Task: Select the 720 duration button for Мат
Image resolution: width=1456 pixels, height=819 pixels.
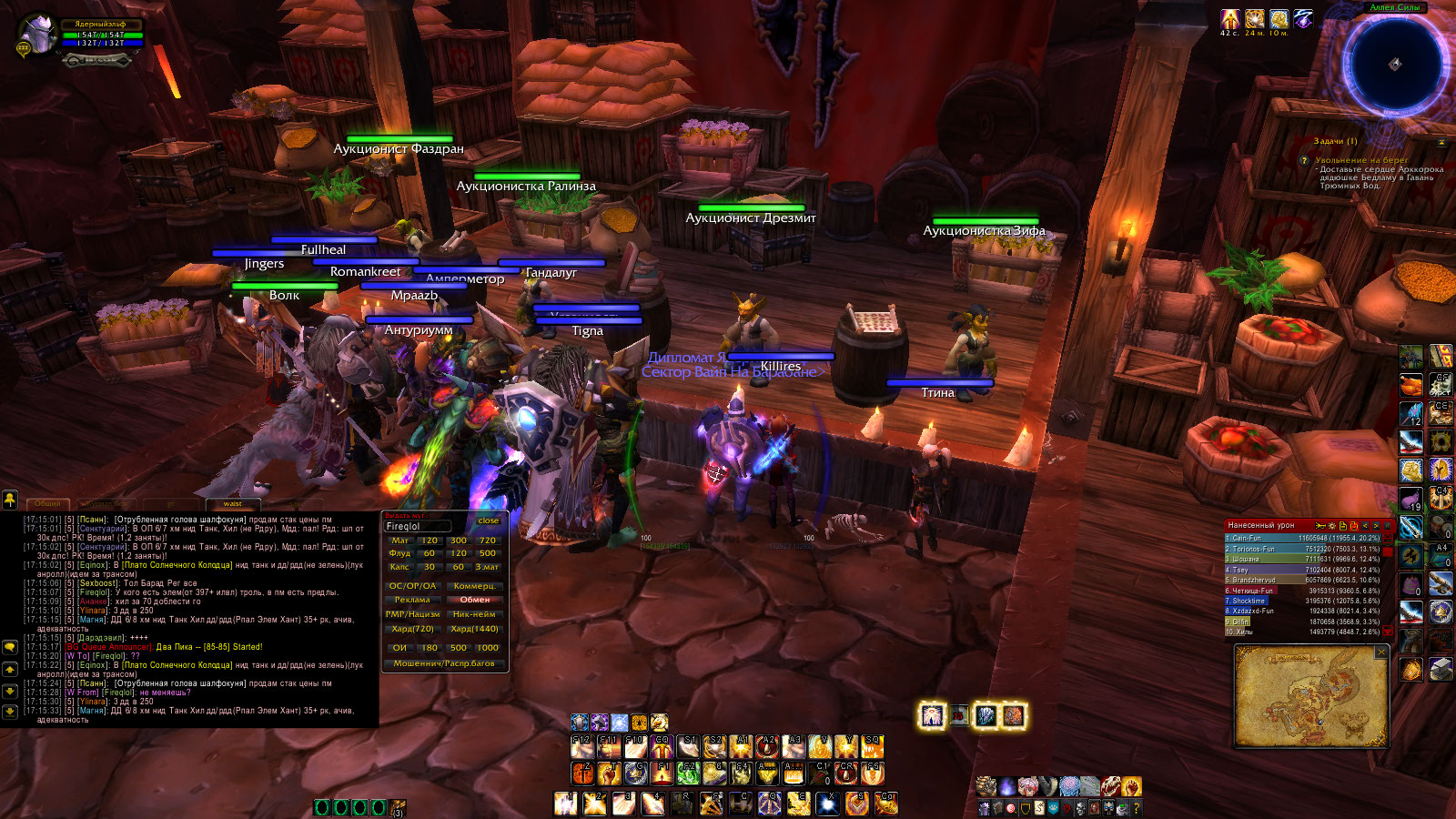Action: [x=488, y=541]
